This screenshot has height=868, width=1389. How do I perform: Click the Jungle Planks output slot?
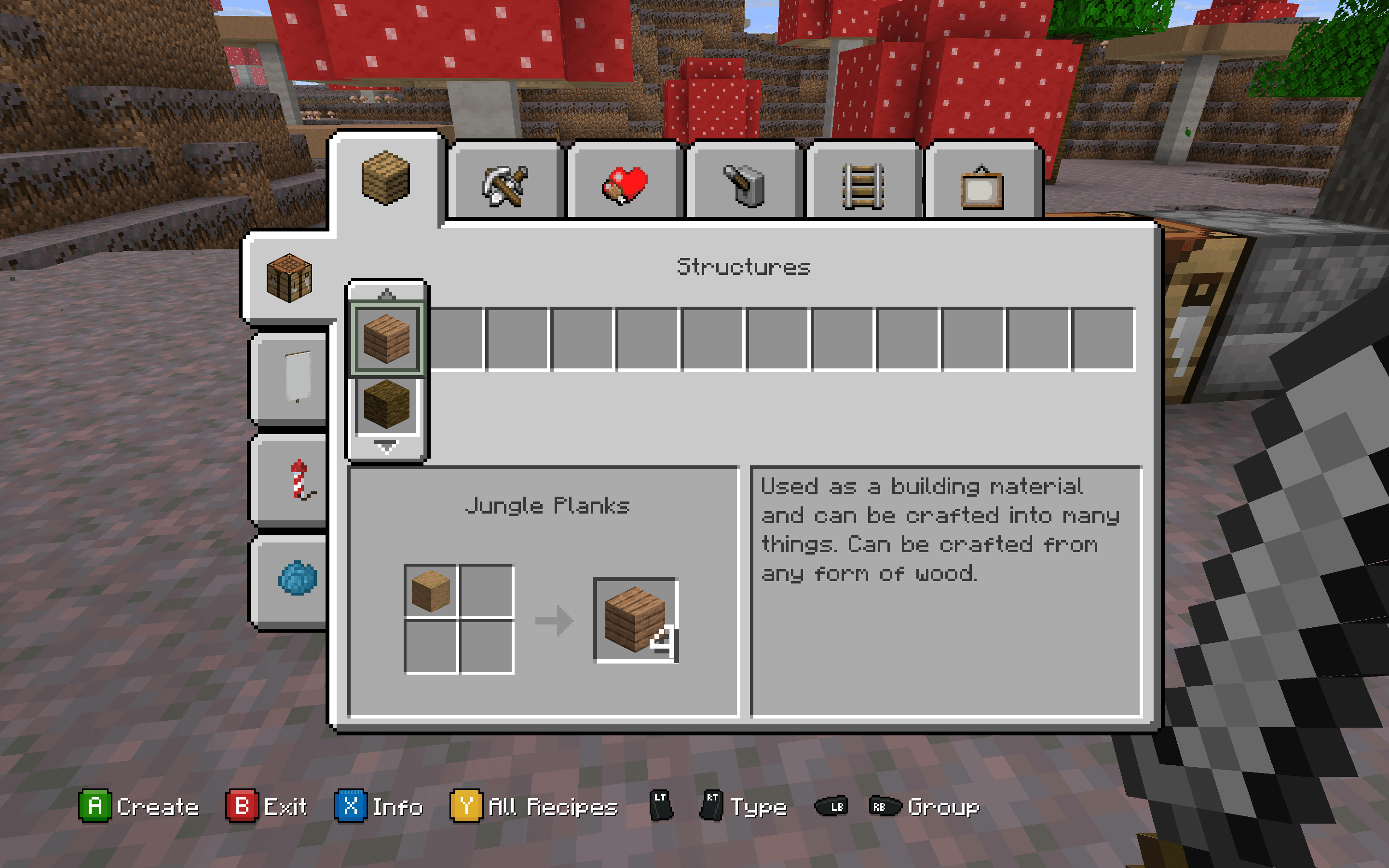635,620
